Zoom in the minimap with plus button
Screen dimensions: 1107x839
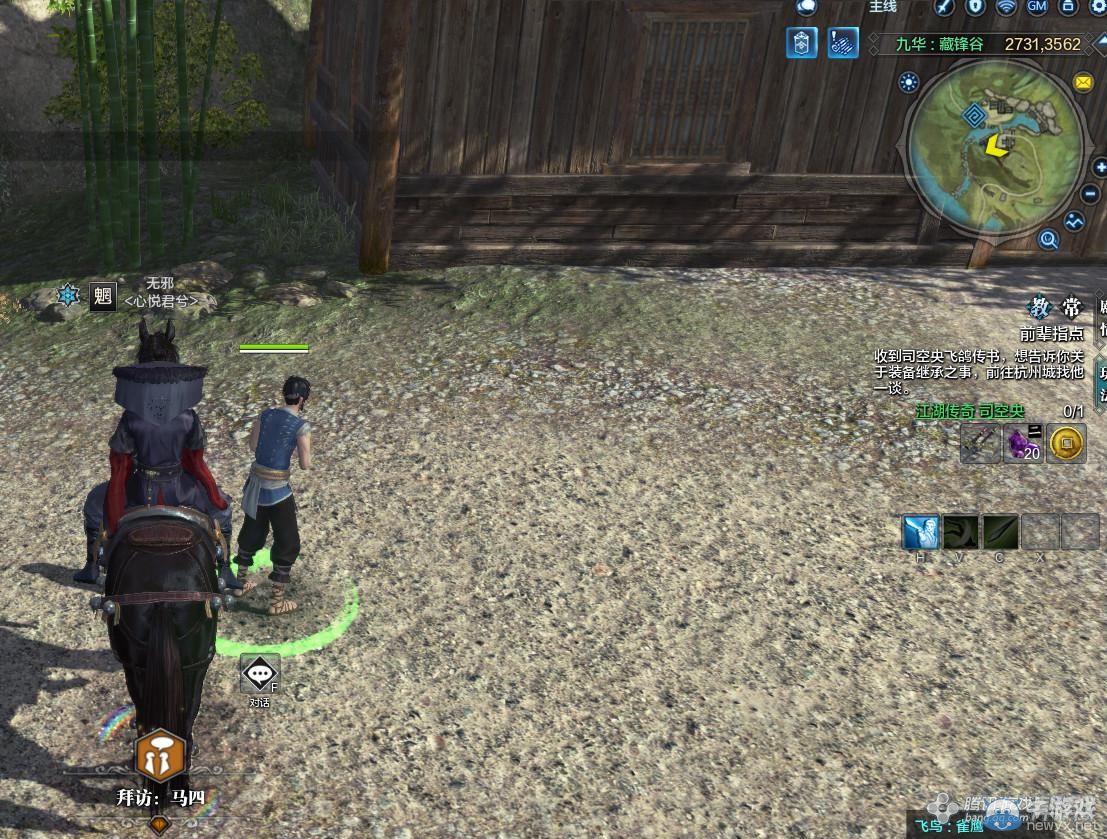[1100, 167]
